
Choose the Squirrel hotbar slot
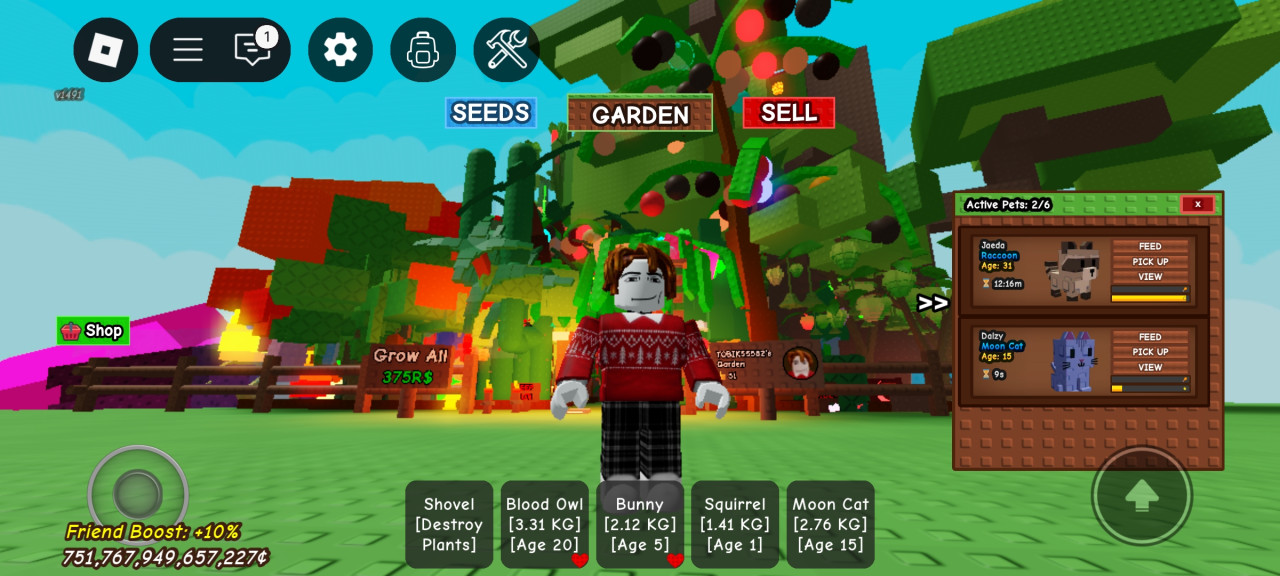pyautogui.click(x=735, y=524)
